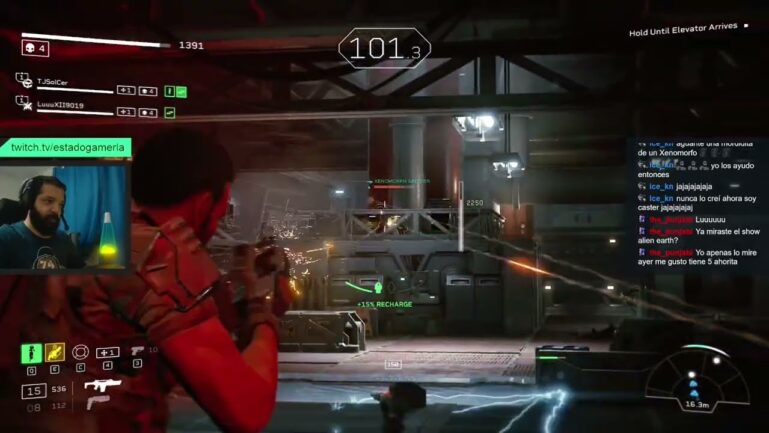The width and height of the screenshot is (769, 433).
Task: Trigger the yellow ability icon
Action: pos(55,353)
